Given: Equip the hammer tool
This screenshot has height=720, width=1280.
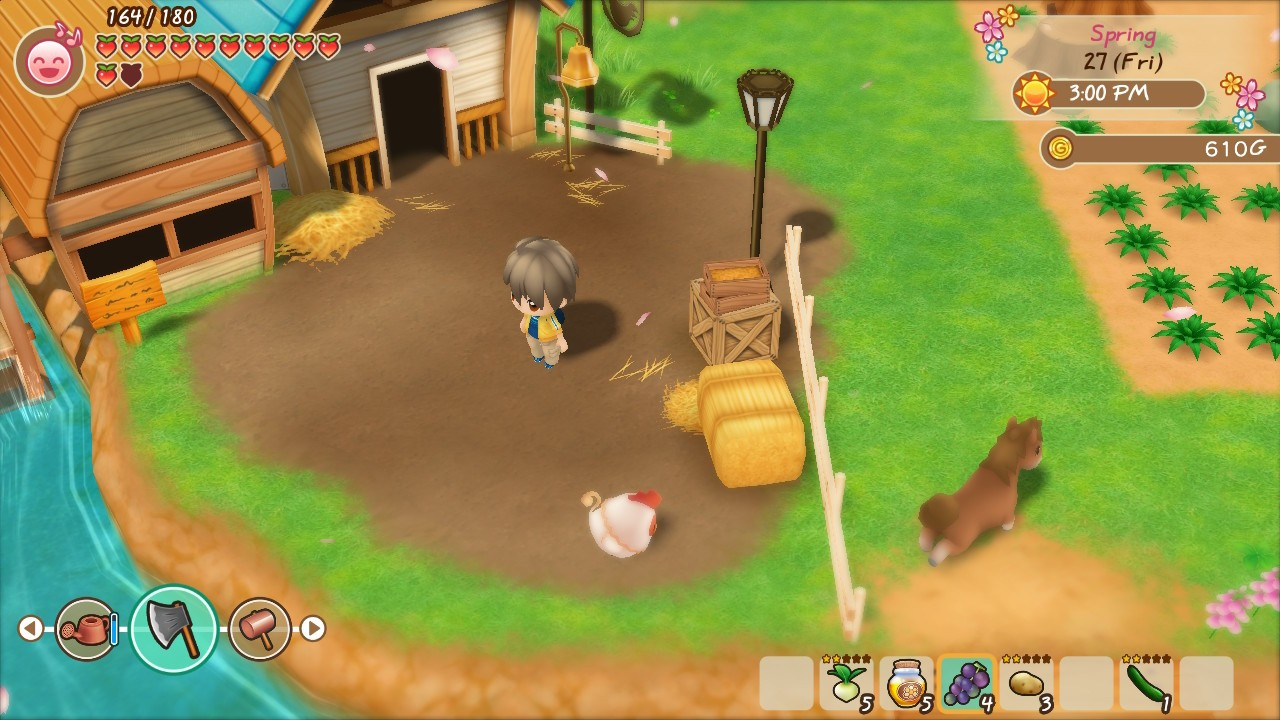Looking at the screenshot, I should coord(259,629).
